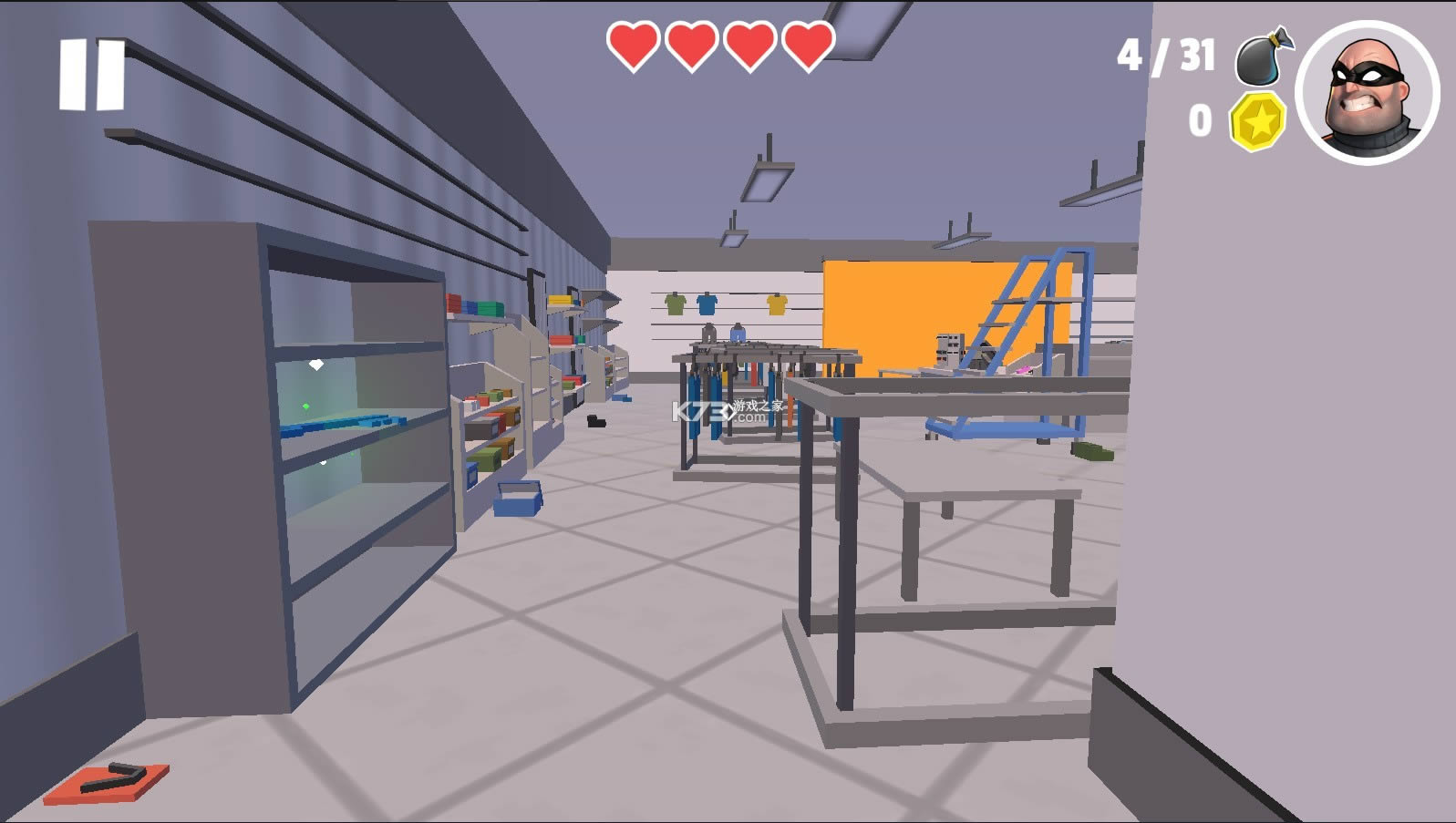
Task: Click the third red heart icon
Action: pos(748,46)
